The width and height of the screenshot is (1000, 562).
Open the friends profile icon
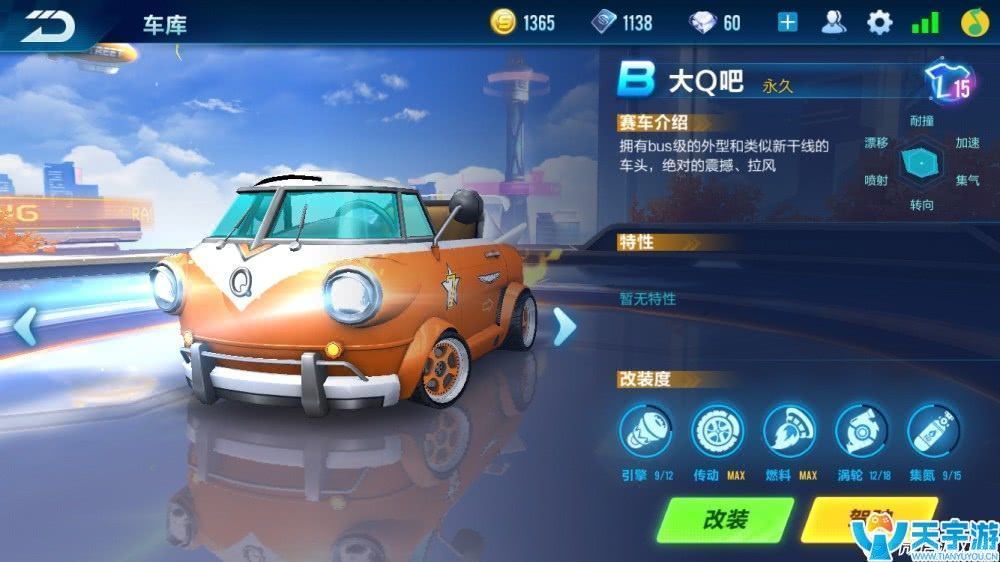(x=833, y=22)
